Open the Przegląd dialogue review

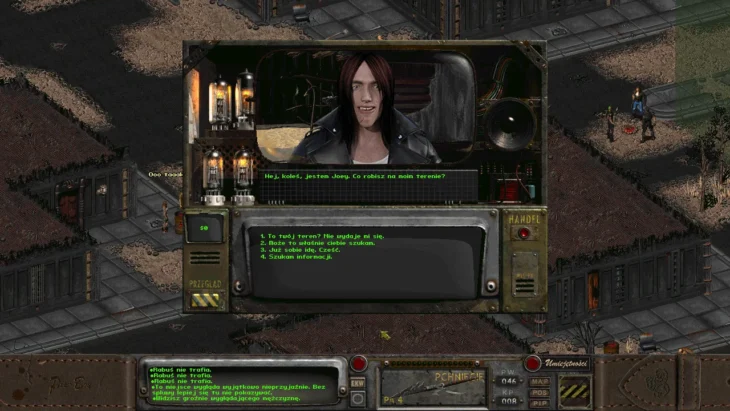pyautogui.click(x=206, y=298)
